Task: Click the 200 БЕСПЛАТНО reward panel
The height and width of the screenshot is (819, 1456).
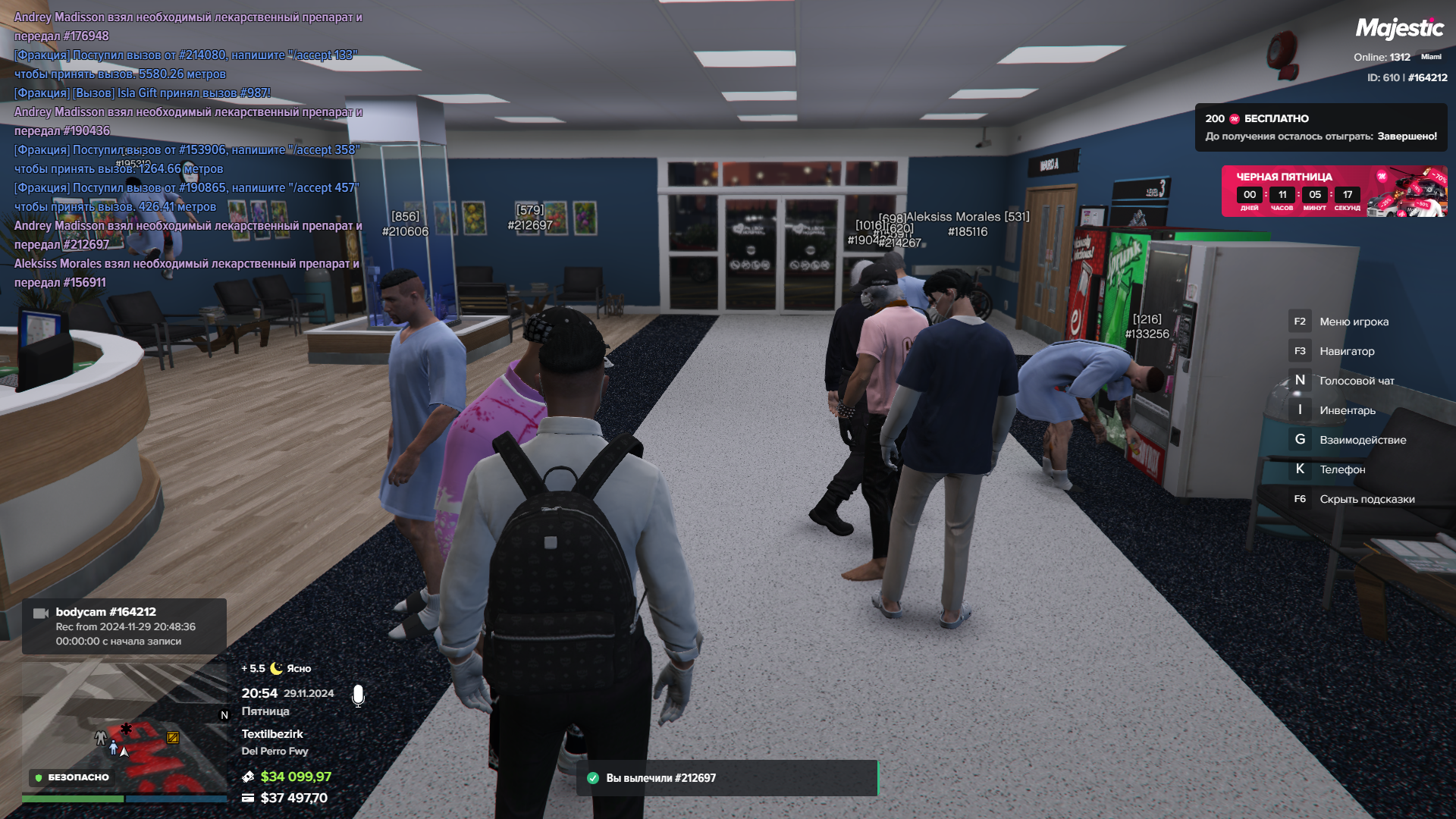Action: click(x=1320, y=127)
